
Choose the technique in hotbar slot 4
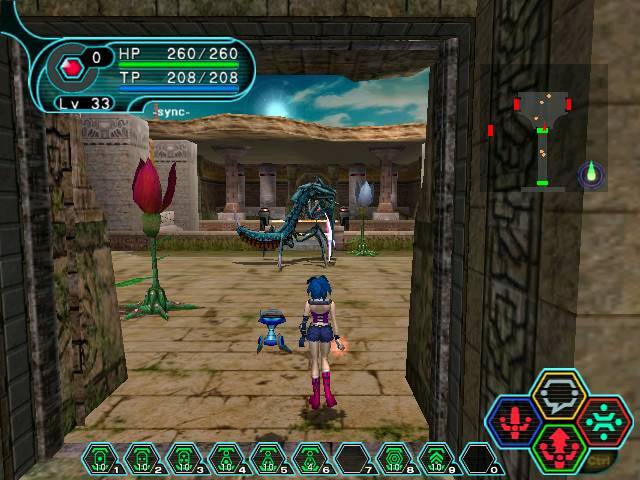pos(225,457)
